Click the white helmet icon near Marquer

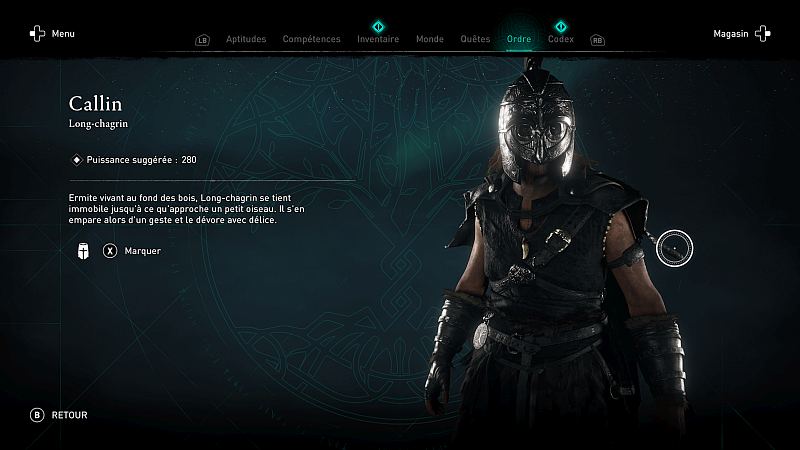point(83,251)
